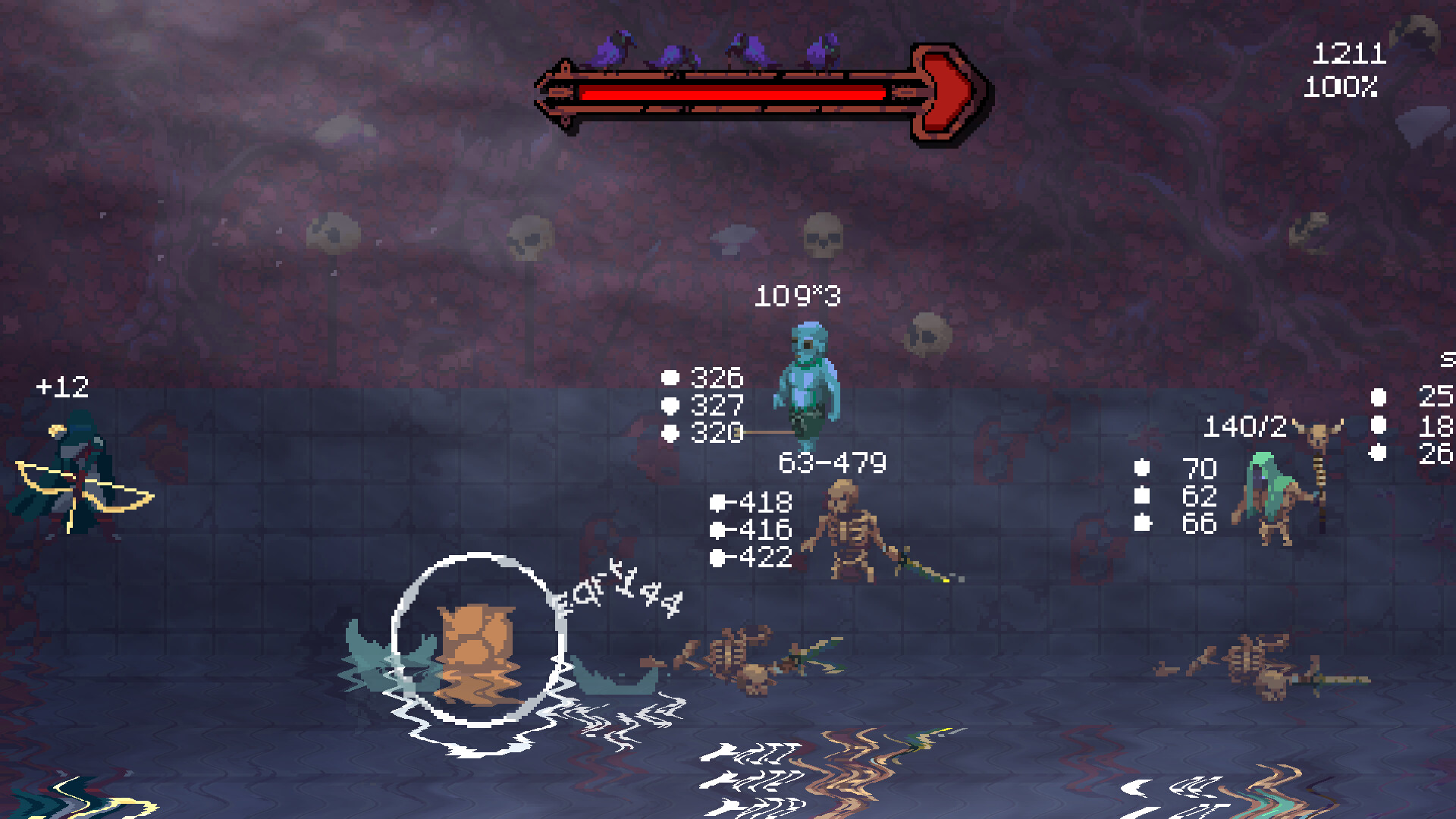Viewport: 1456px width, 819px height.
Task: Click the 63-479 damage range text
Action: pos(832,460)
